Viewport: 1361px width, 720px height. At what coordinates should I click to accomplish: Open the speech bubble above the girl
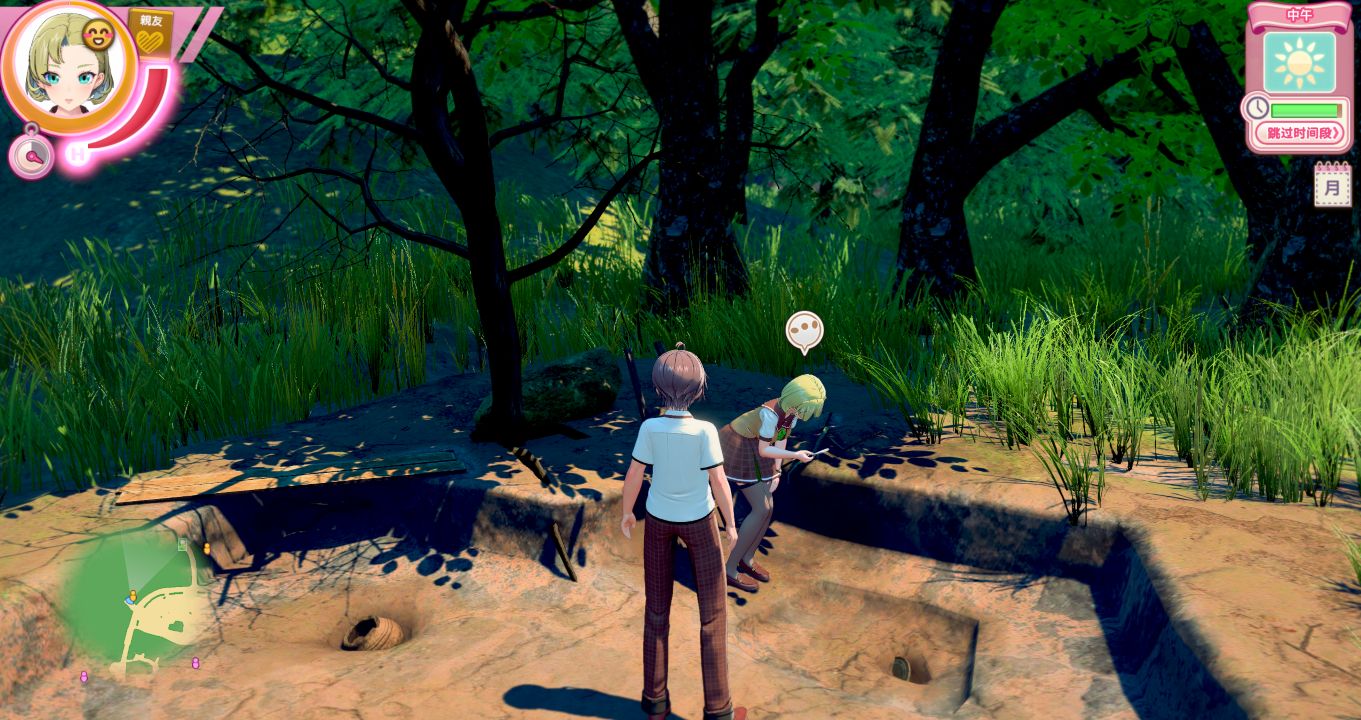click(x=804, y=331)
